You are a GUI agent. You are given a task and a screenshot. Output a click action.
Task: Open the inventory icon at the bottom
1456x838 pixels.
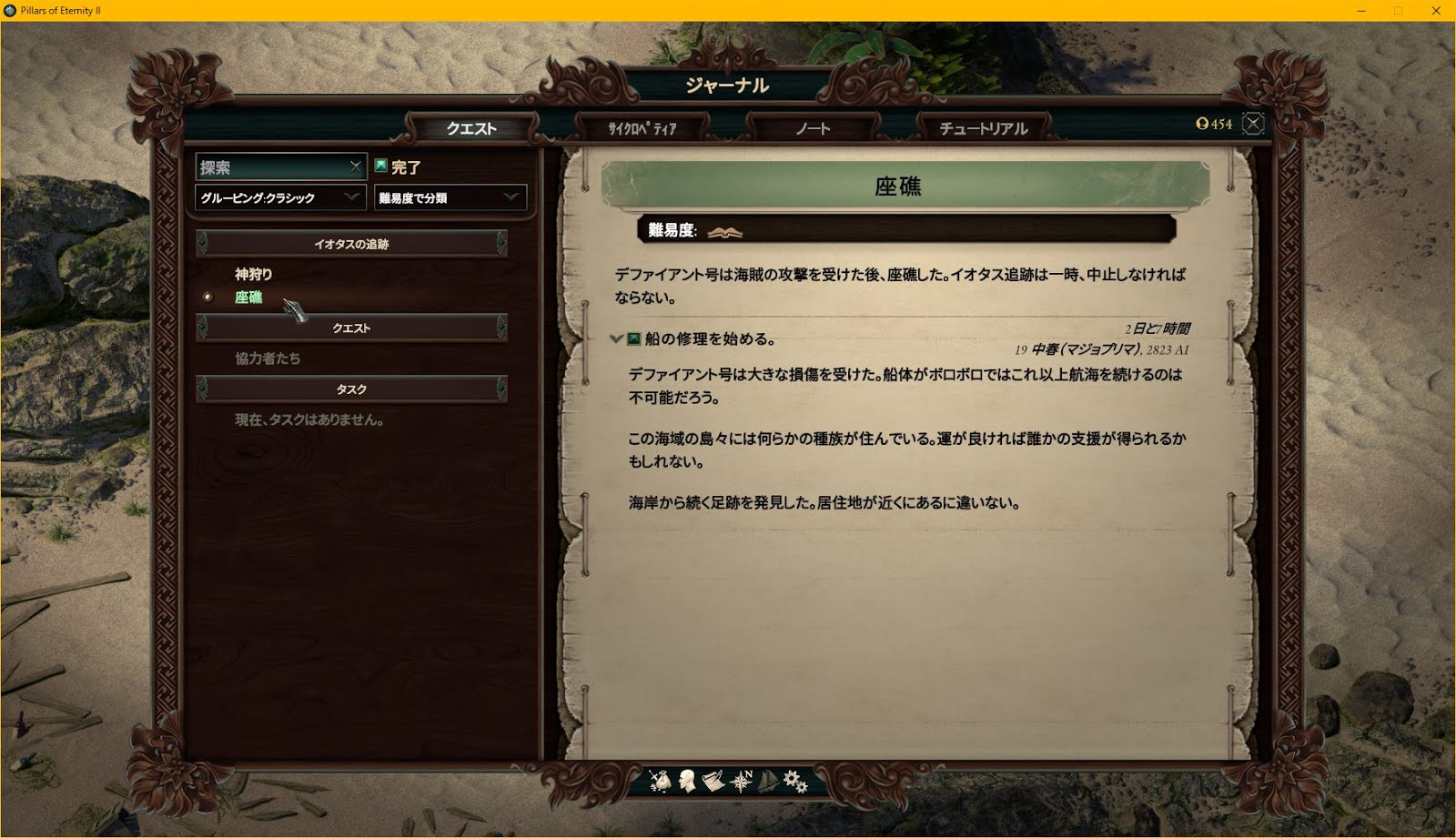(660, 781)
